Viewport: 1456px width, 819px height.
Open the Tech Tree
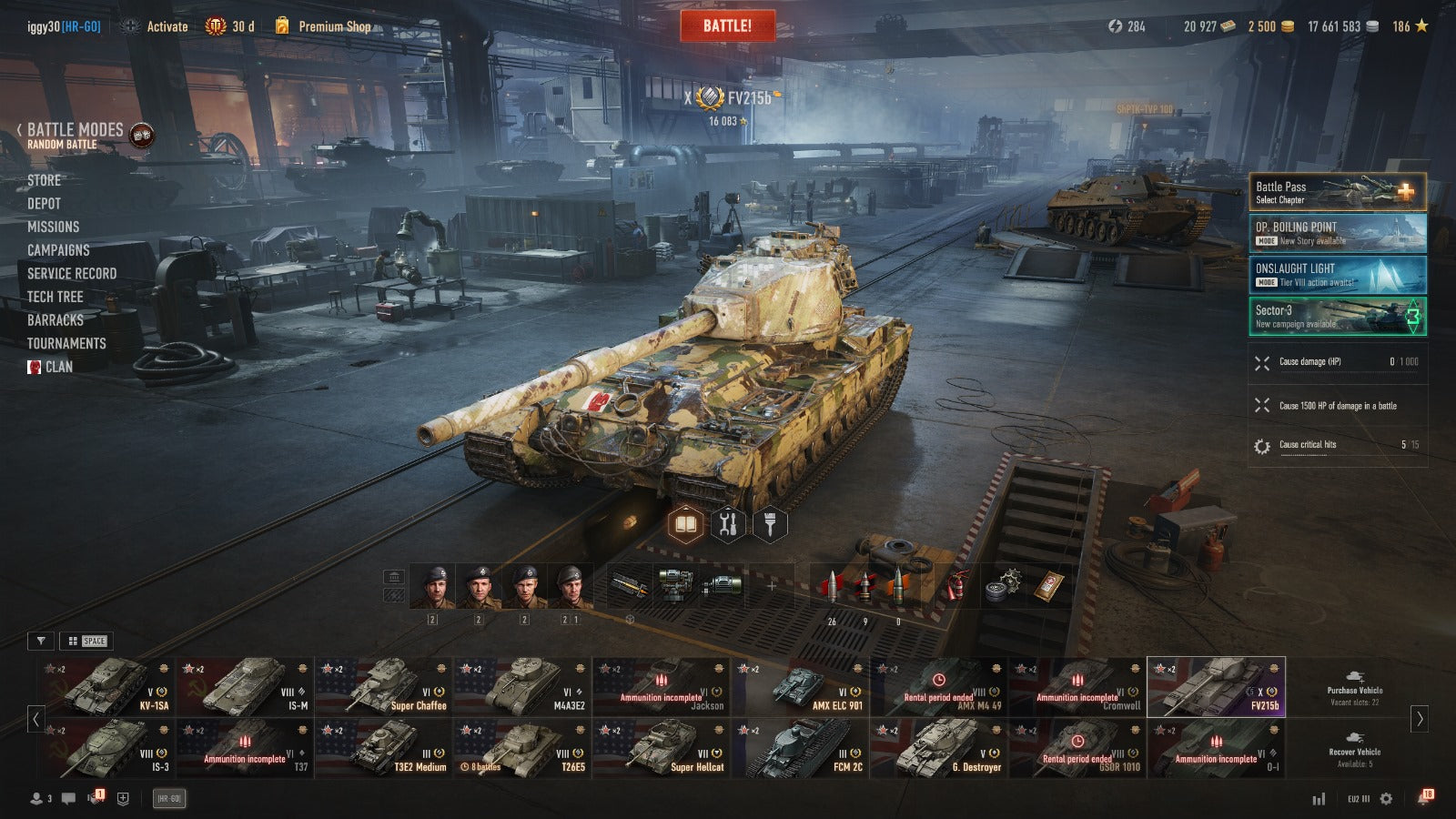[55, 297]
